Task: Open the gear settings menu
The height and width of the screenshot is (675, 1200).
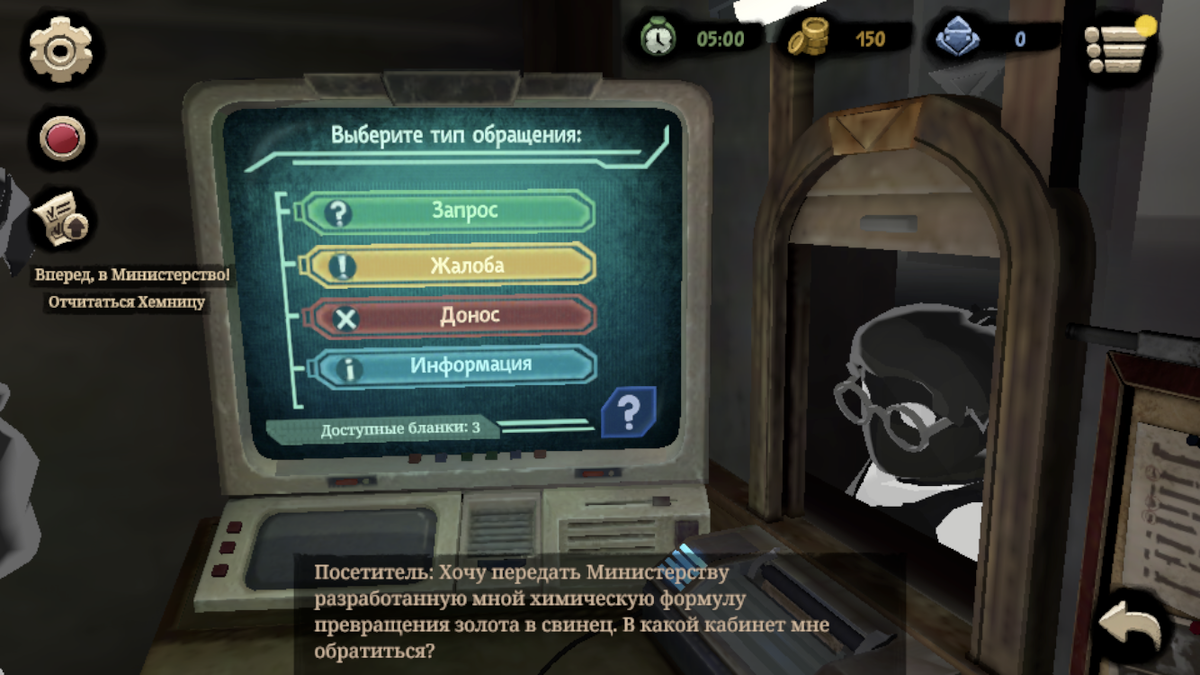Action: coord(61,49)
